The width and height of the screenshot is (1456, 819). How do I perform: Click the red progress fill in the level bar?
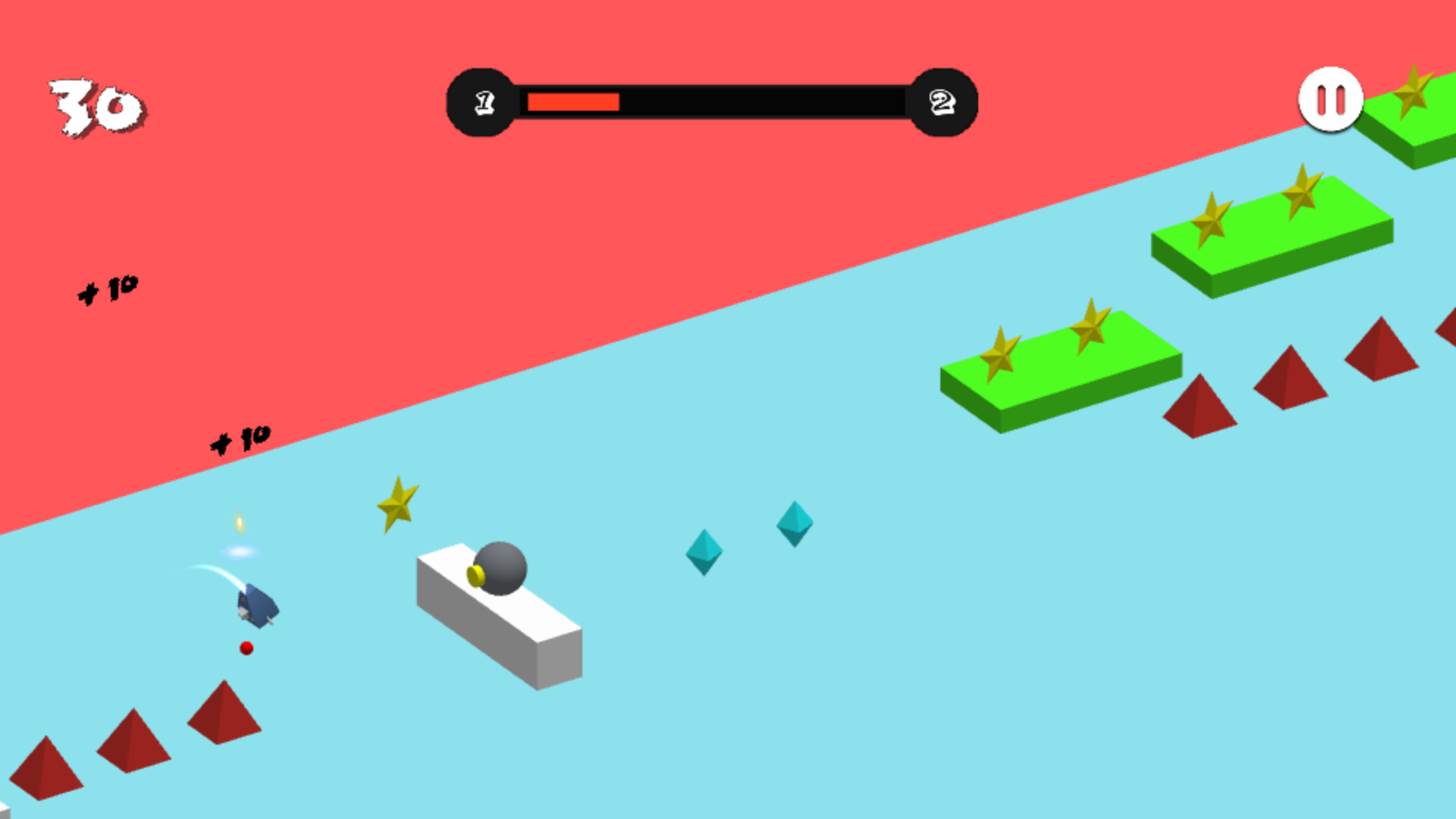coord(573,101)
